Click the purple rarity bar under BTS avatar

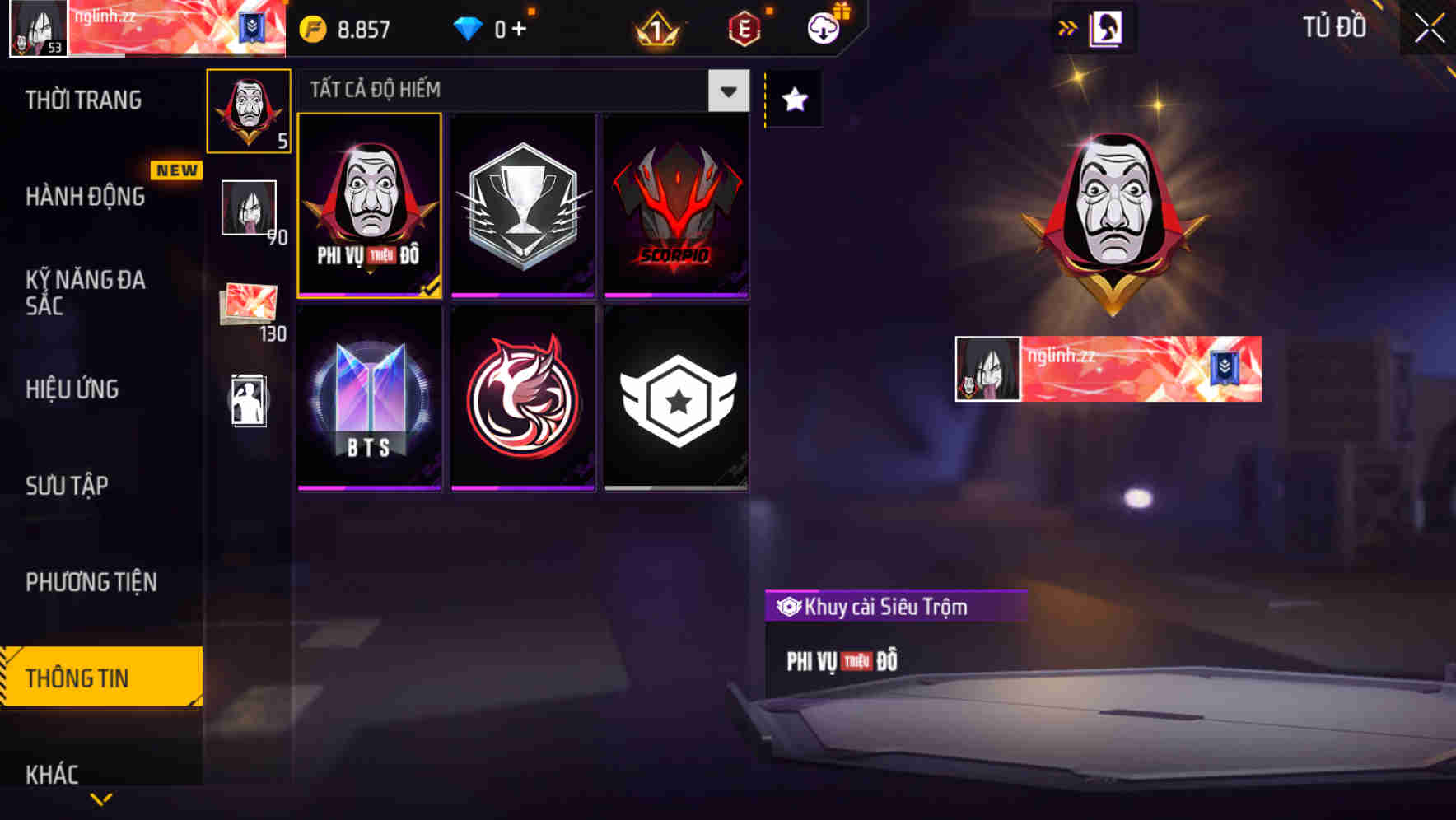coord(368,487)
